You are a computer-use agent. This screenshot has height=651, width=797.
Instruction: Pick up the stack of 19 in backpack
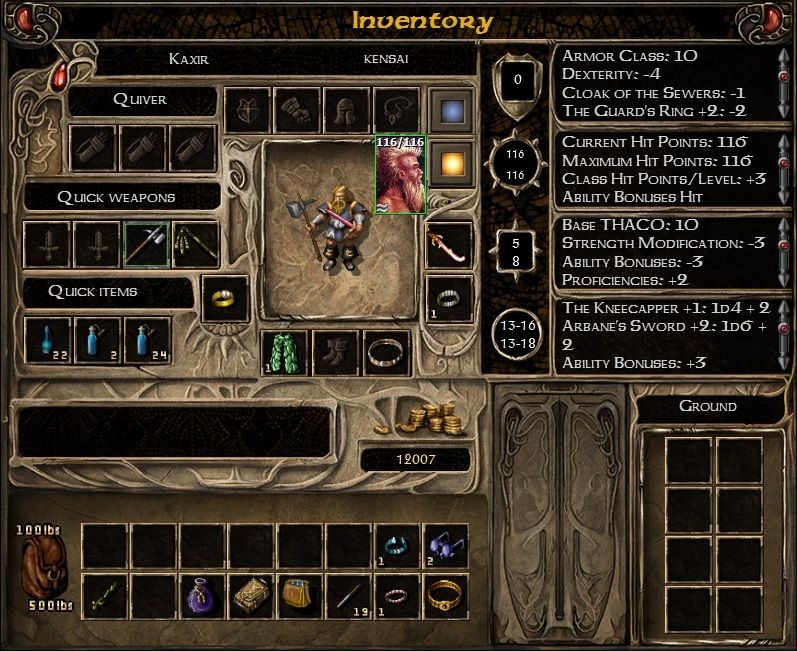[x=348, y=596]
